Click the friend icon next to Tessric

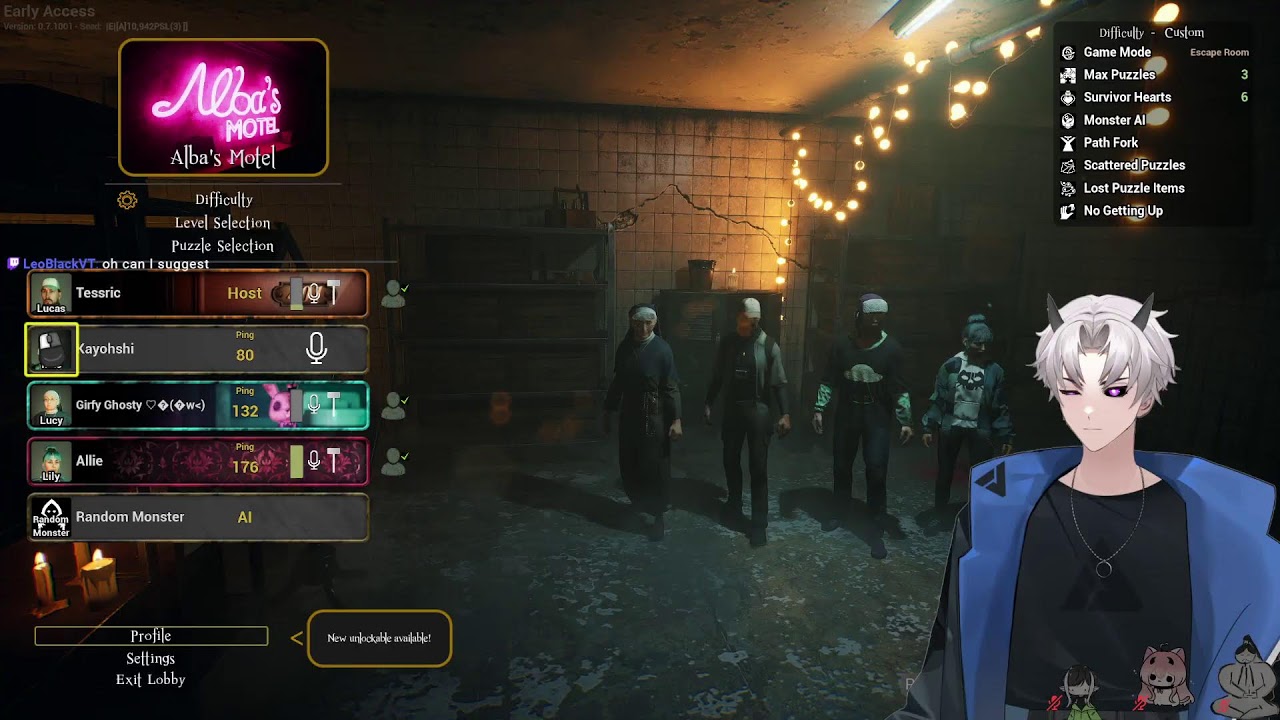click(x=395, y=293)
